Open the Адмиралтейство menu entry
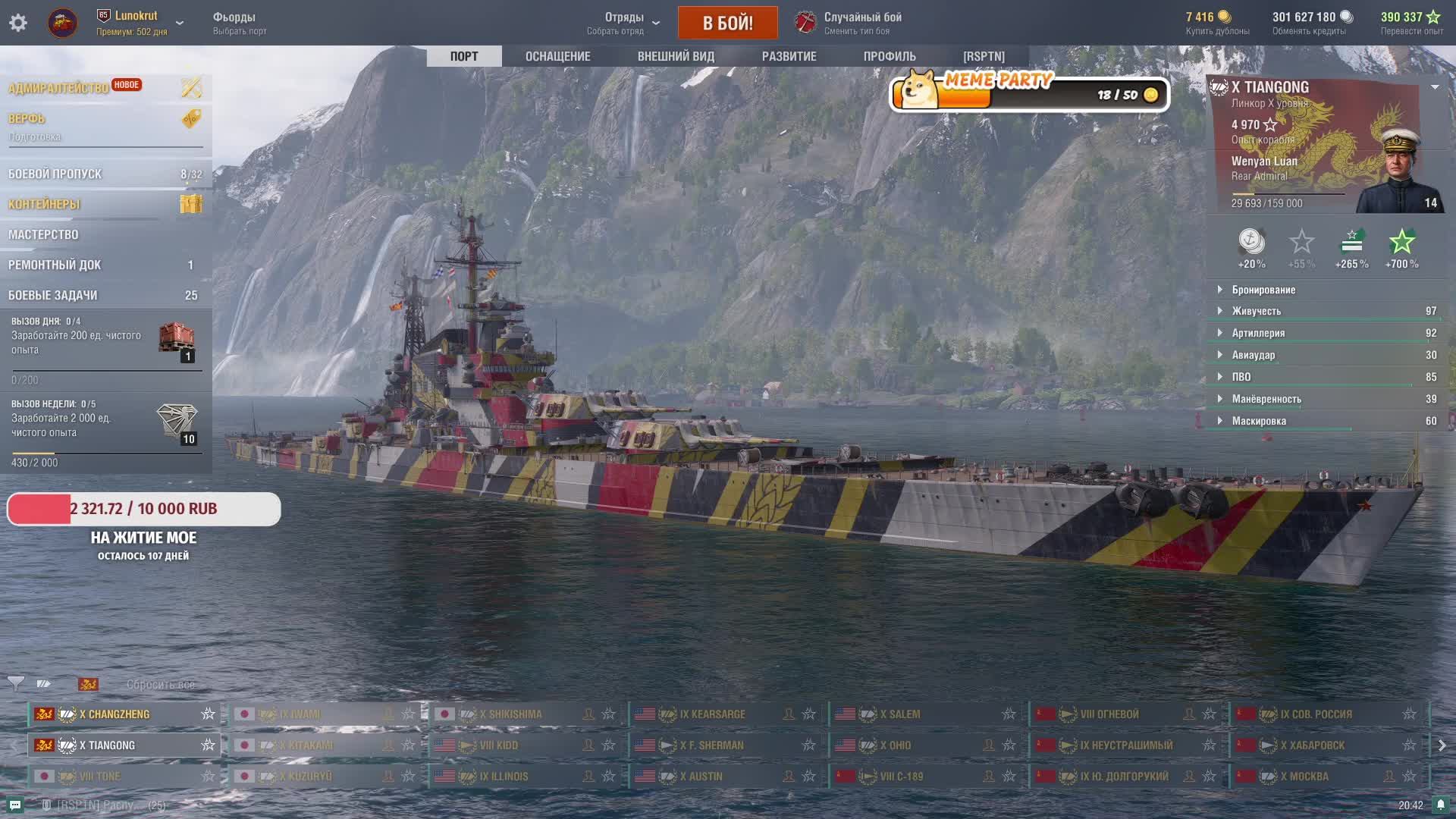The image size is (1456, 819). click(x=59, y=88)
